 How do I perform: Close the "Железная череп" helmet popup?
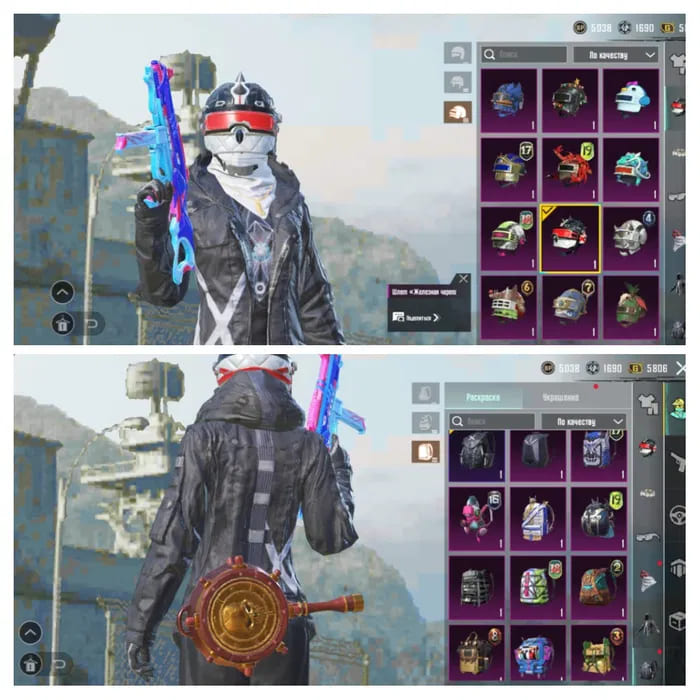[462, 280]
